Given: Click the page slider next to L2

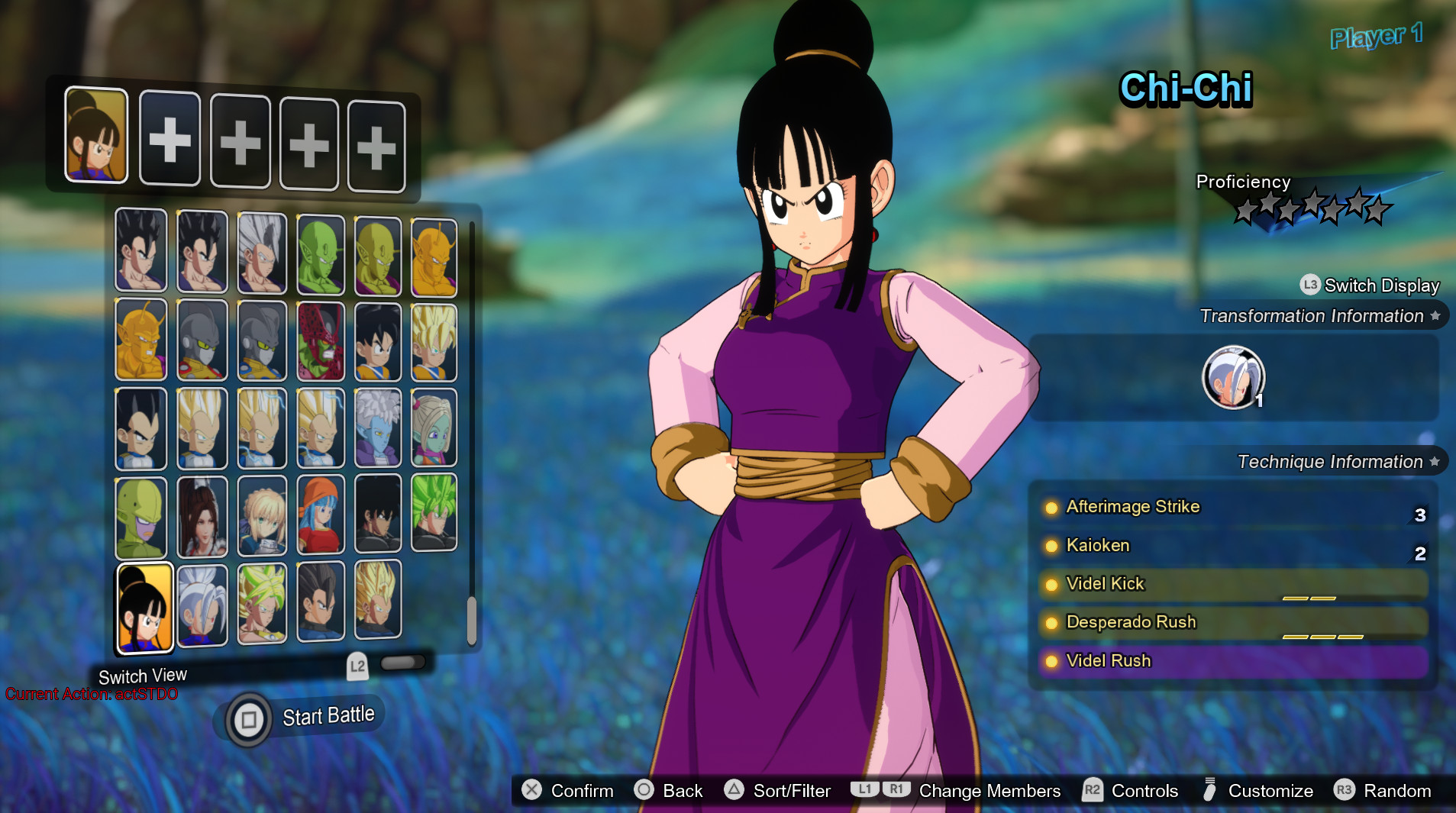Looking at the screenshot, I should click(402, 663).
